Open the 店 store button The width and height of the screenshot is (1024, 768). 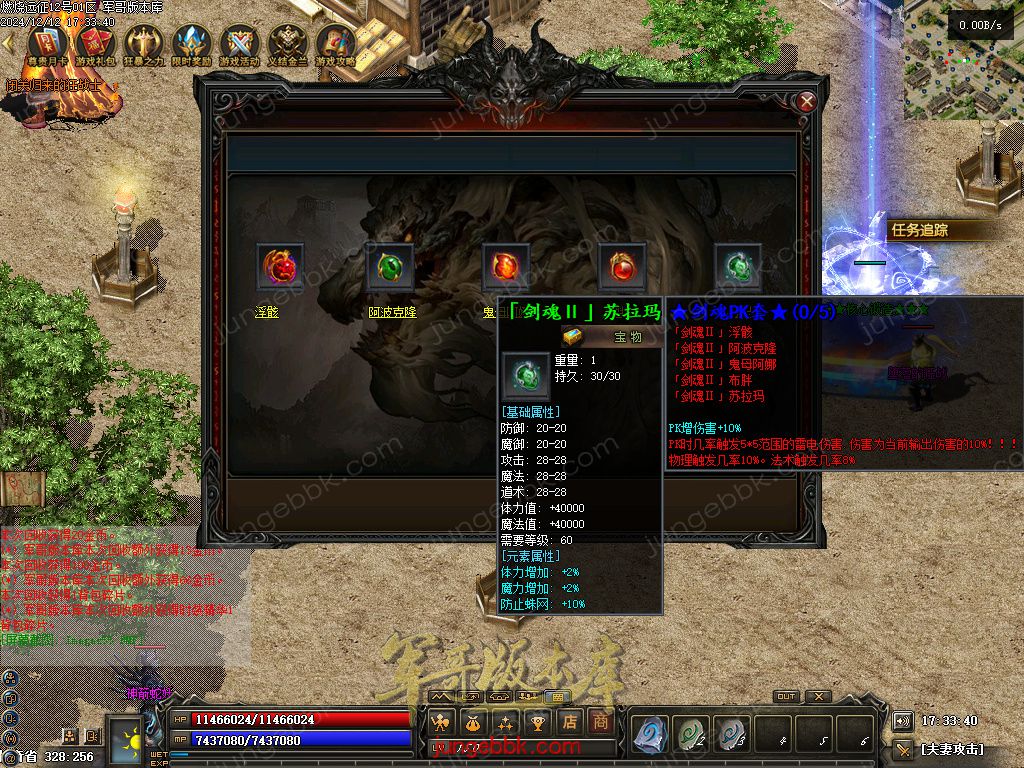click(x=569, y=721)
